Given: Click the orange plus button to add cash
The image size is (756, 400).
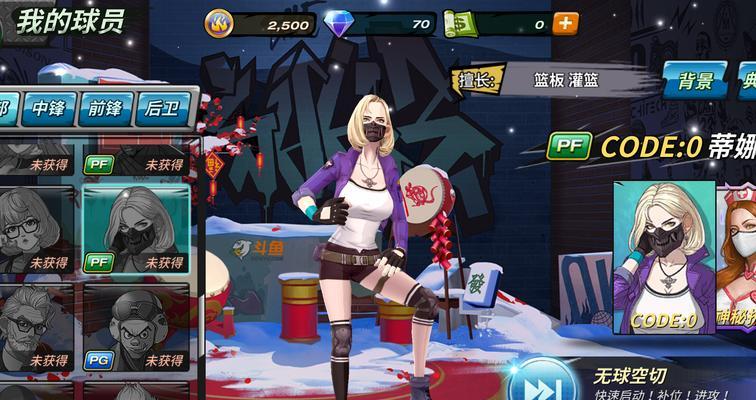Looking at the screenshot, I should pos(565,22).
